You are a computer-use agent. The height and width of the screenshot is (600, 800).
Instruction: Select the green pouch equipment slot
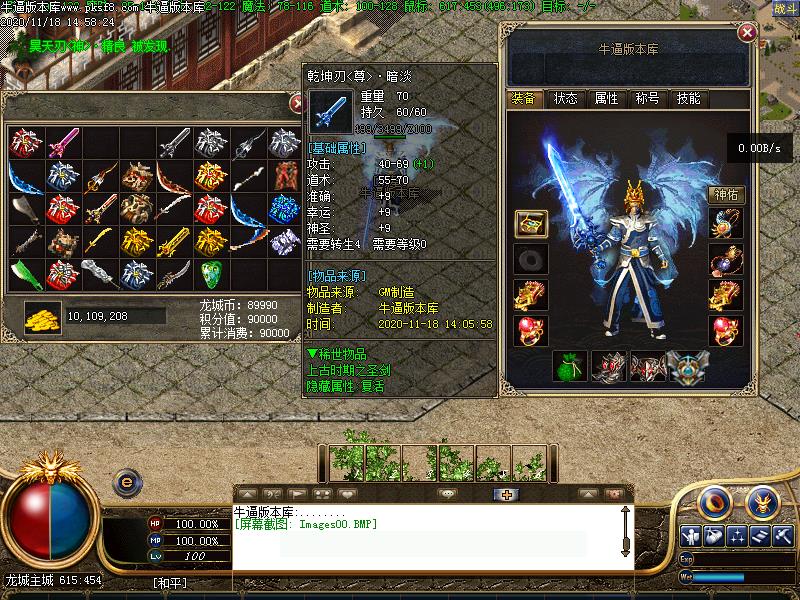[x=571, y=368]
